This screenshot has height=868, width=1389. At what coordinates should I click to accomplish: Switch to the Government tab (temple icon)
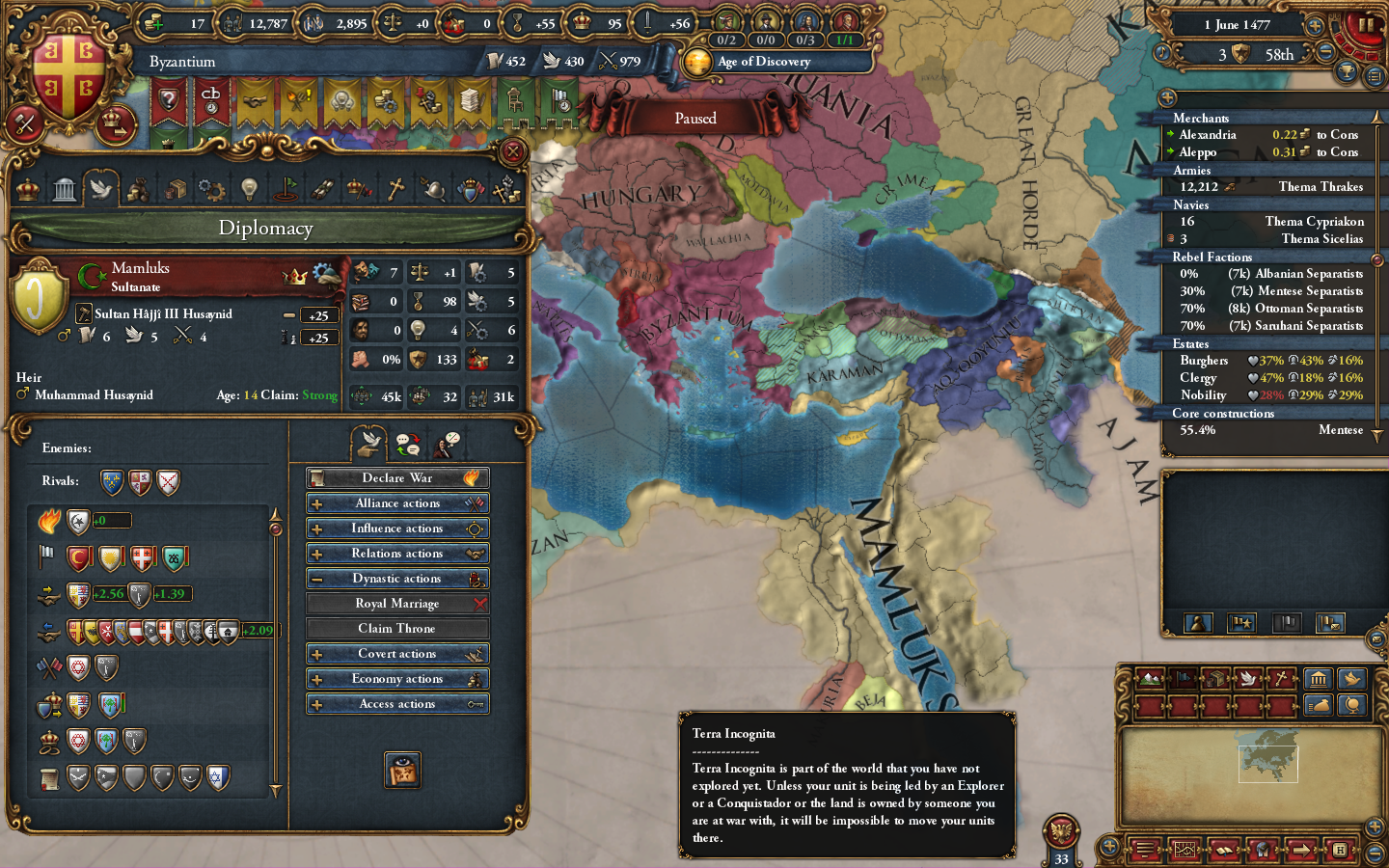coord(64,189)
